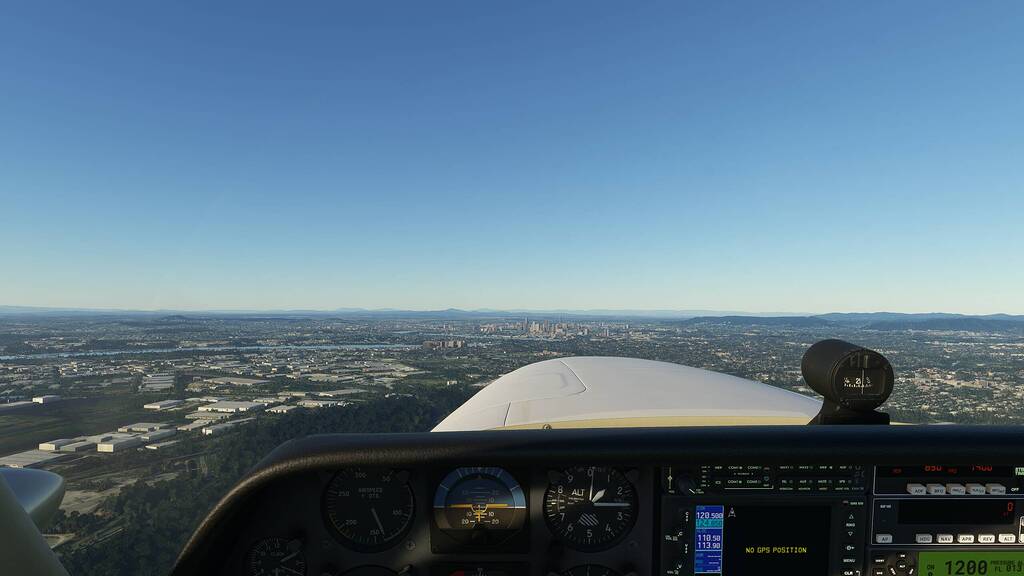Arm the autopilot APR approach mode

pos(966,538)
